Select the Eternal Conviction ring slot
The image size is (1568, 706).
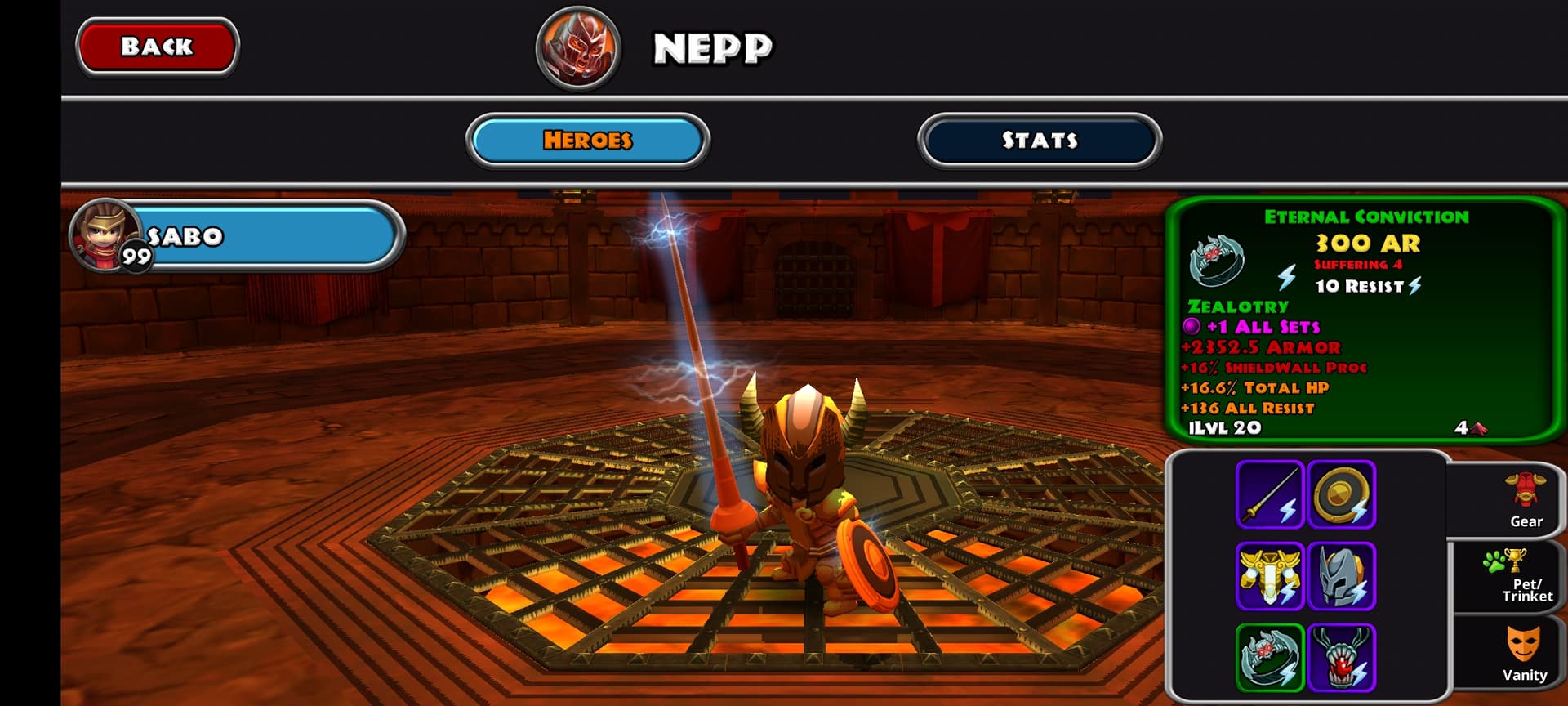coord(1269,657)
